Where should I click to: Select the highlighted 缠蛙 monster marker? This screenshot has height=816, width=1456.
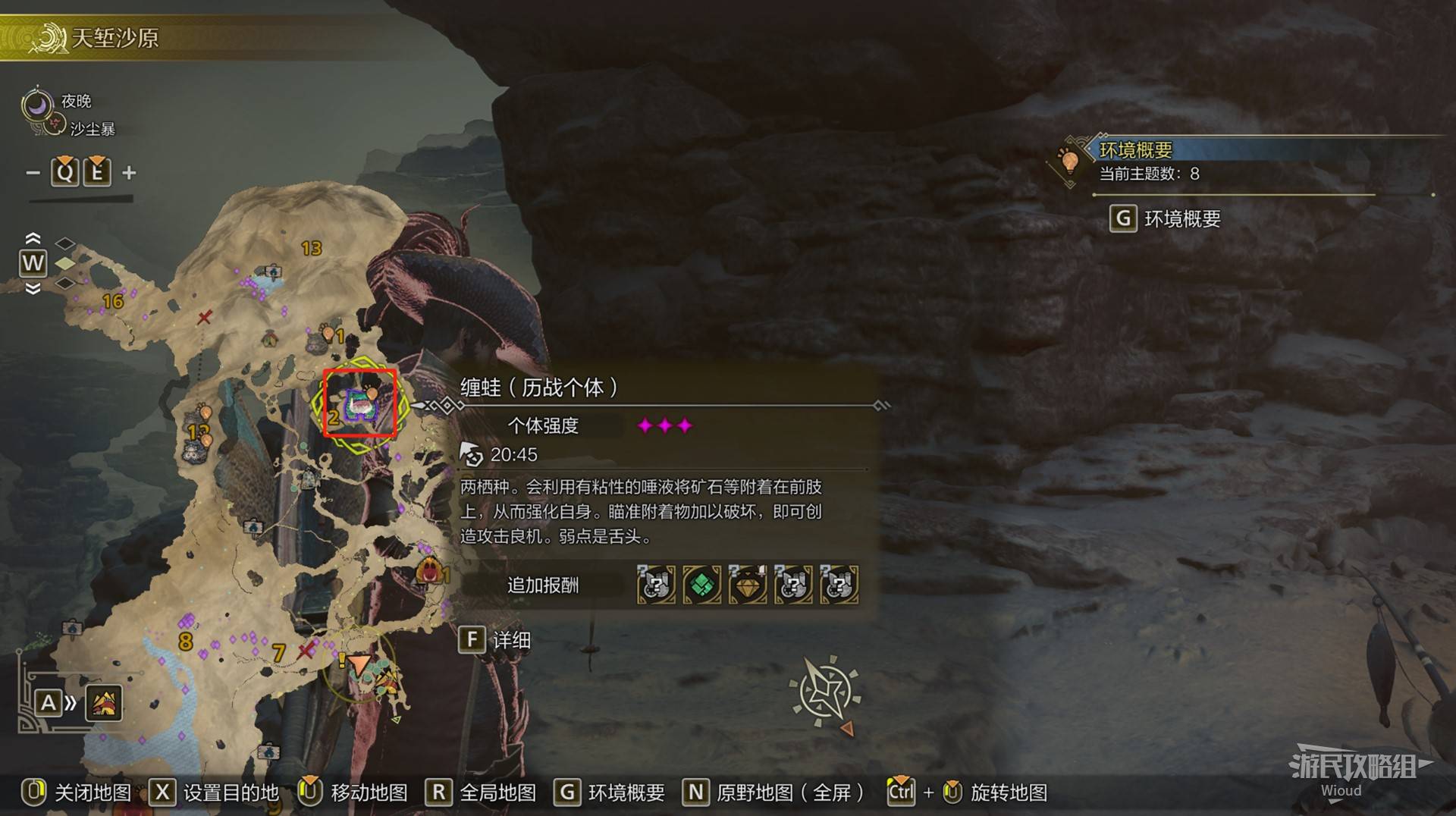click(360, 403)
